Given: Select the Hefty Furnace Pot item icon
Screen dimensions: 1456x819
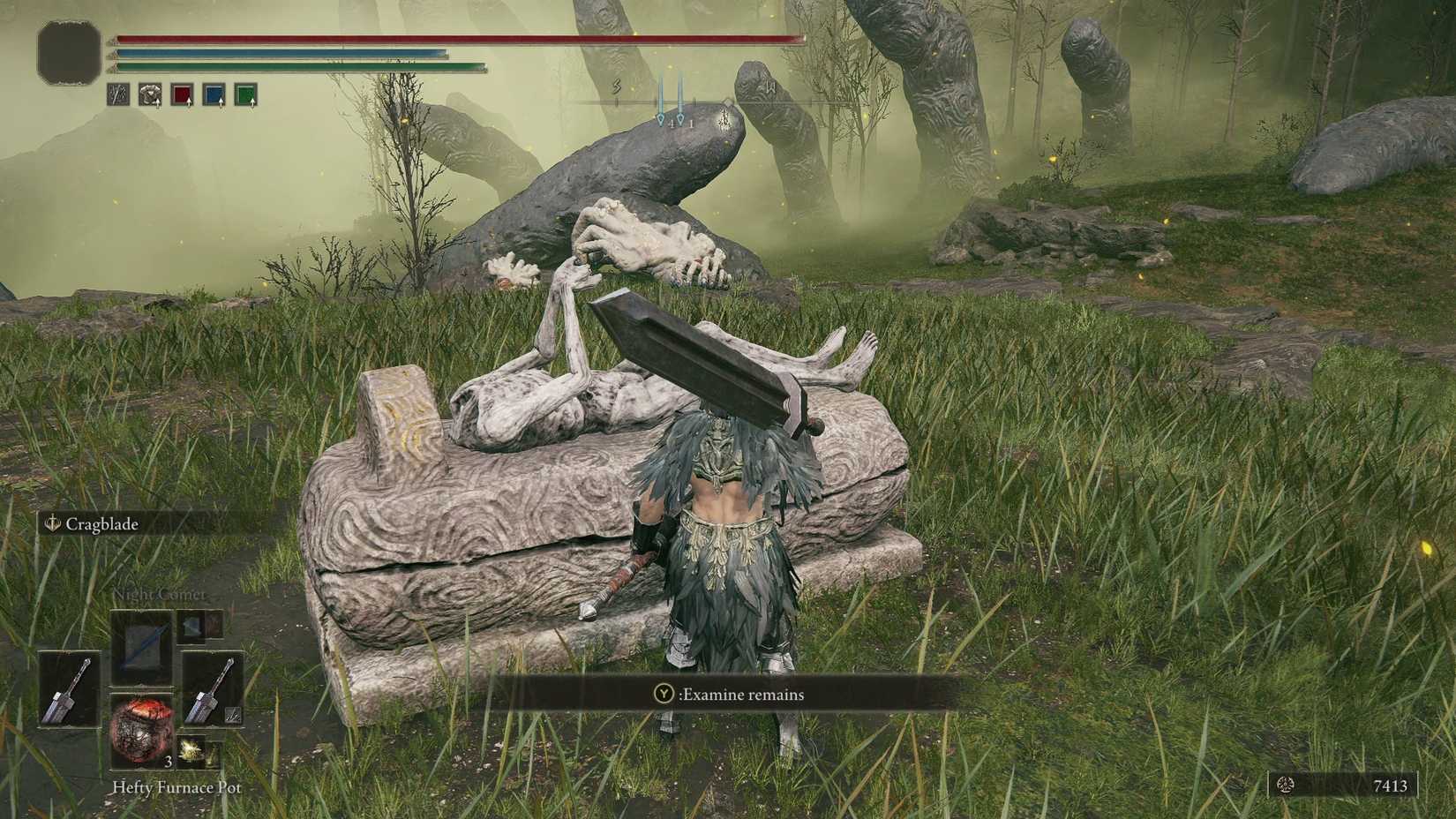Looking at the screenshot, I should point(142,731).
